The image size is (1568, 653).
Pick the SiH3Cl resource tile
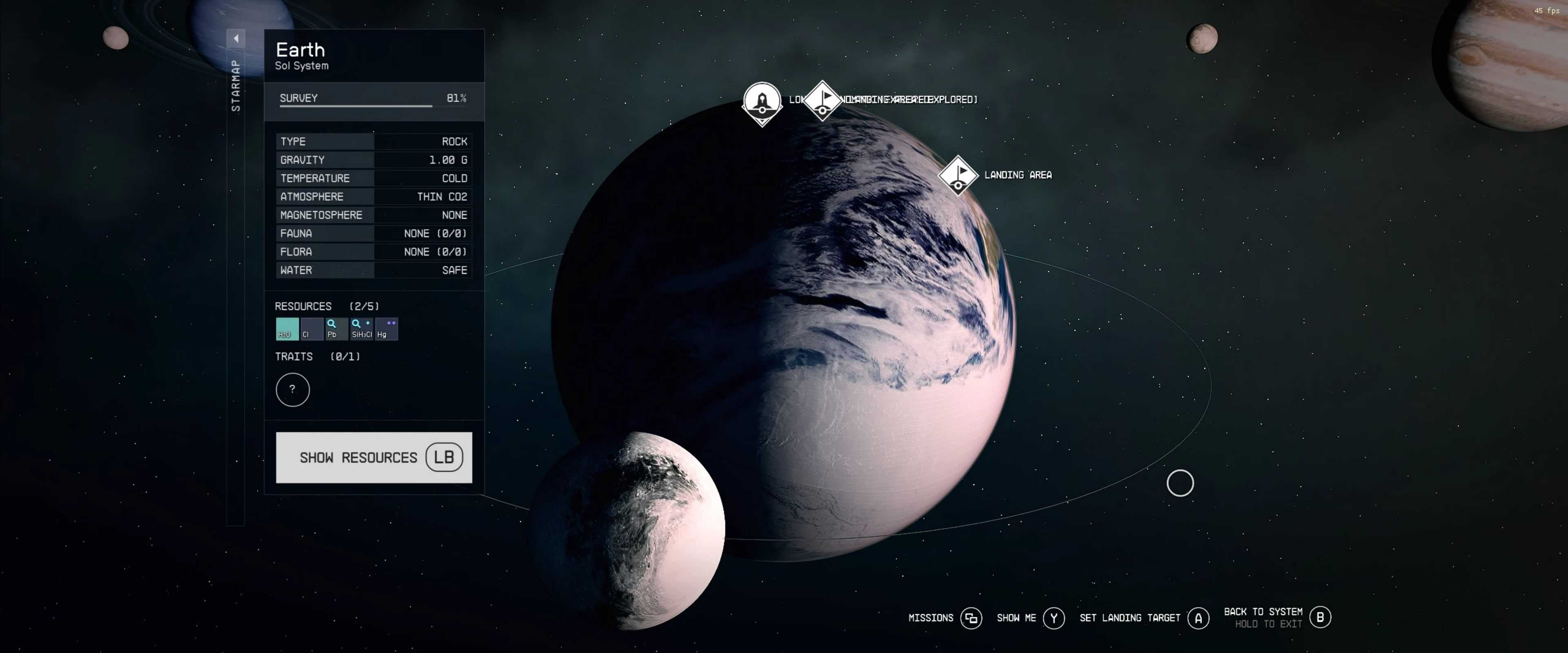[361, 329]
